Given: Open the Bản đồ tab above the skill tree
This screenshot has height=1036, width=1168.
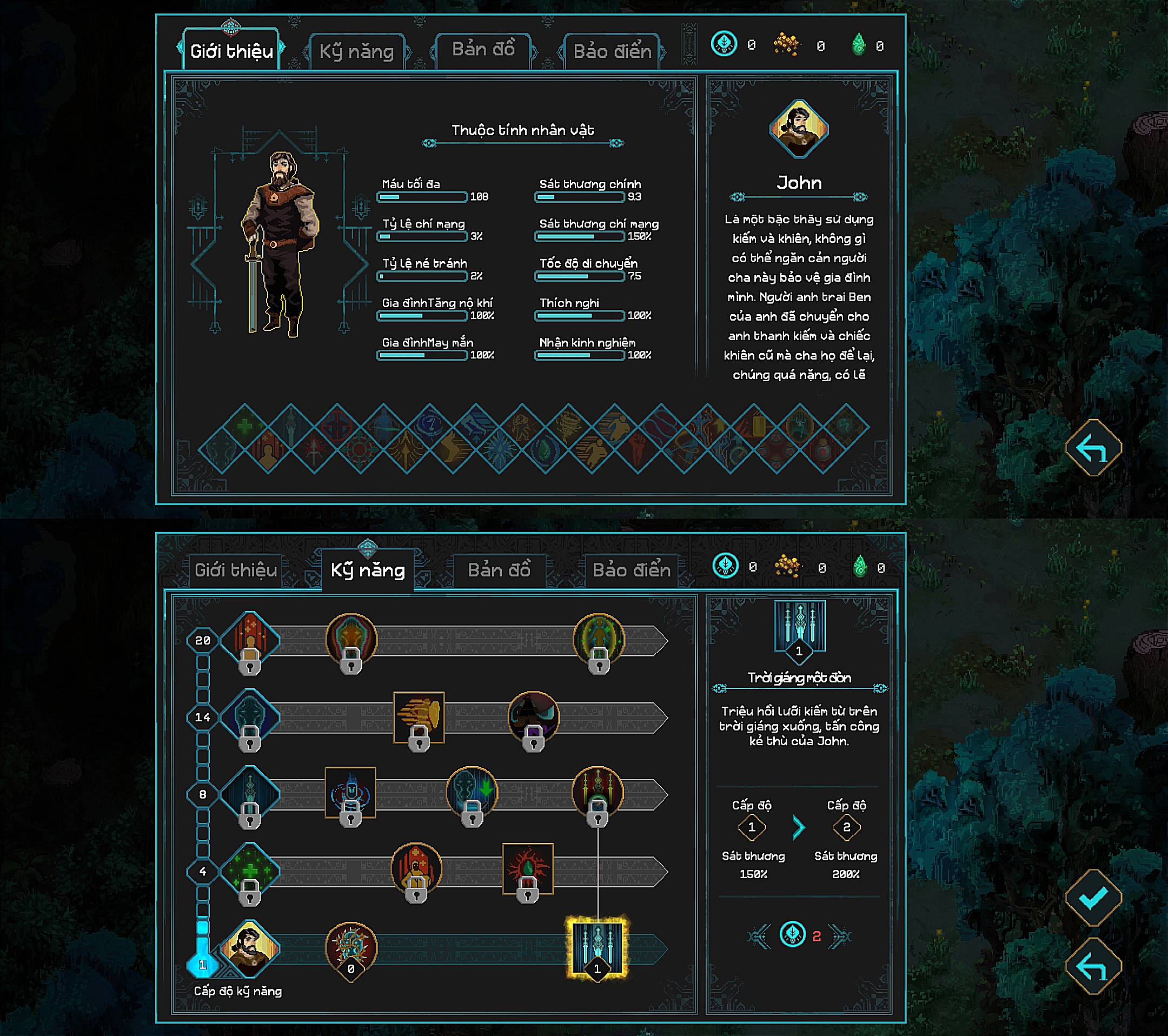Looking at the screenshot, I should click(x=499, y=570).
